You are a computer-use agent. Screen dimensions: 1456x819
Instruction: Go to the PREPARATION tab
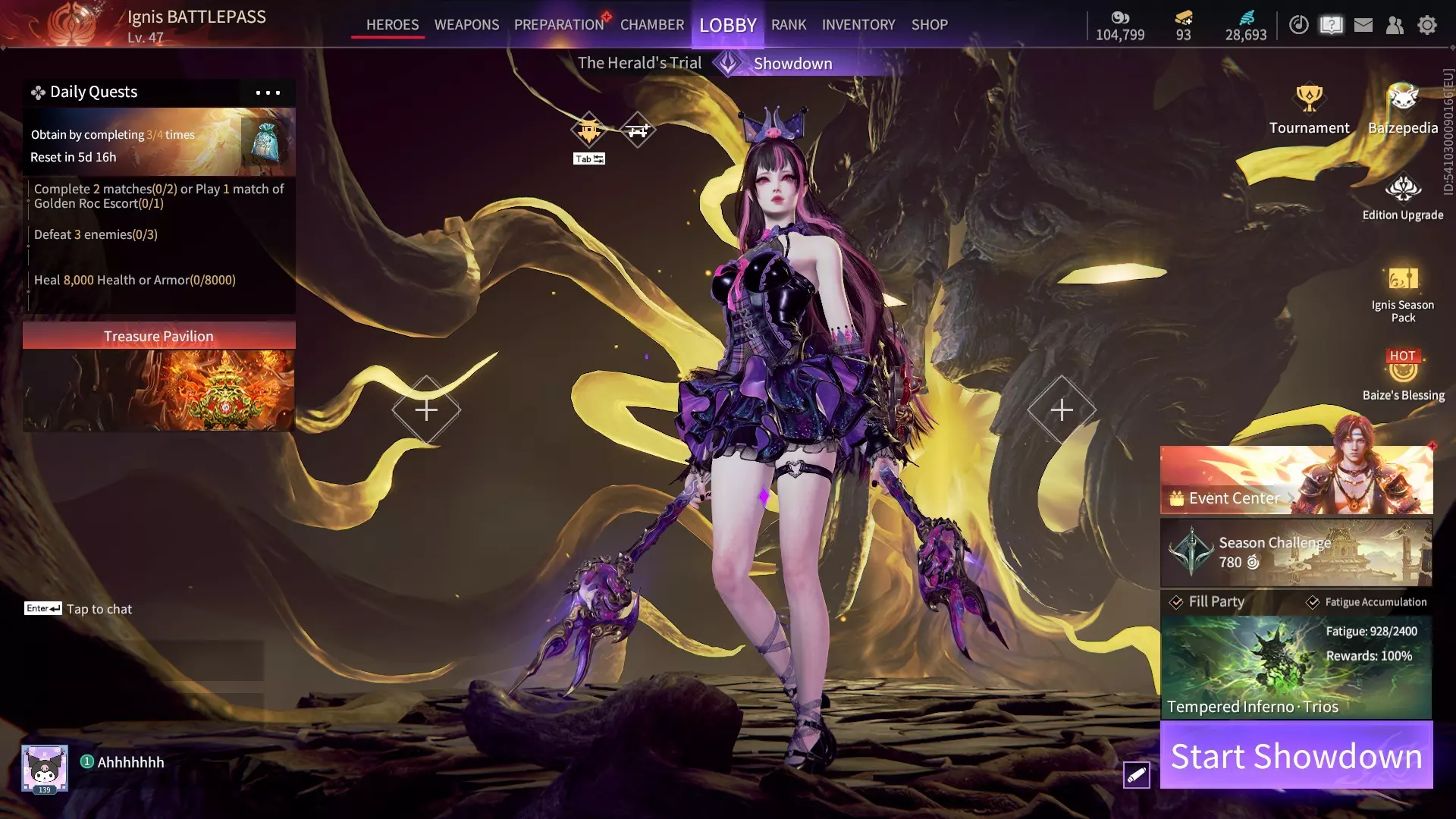pos(559,24)
